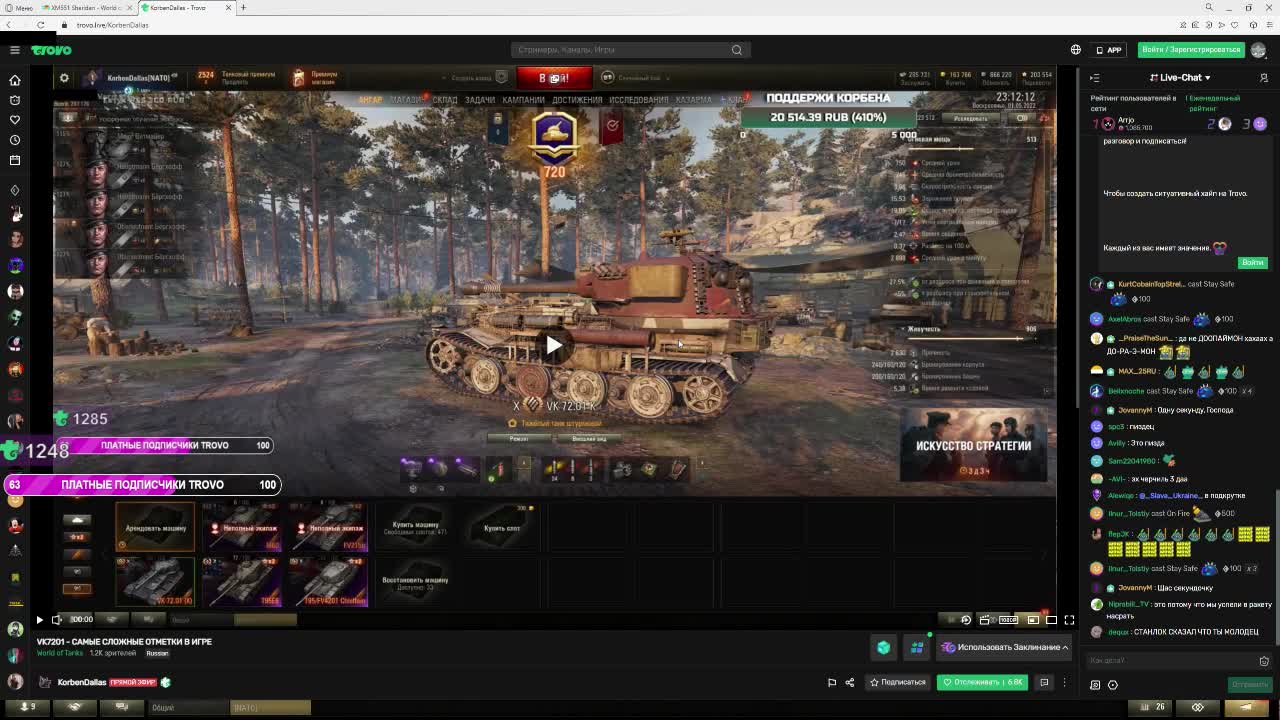The image size is (1280, 720).
Task: Open the Кампании tab
Action: pos(523,100)
